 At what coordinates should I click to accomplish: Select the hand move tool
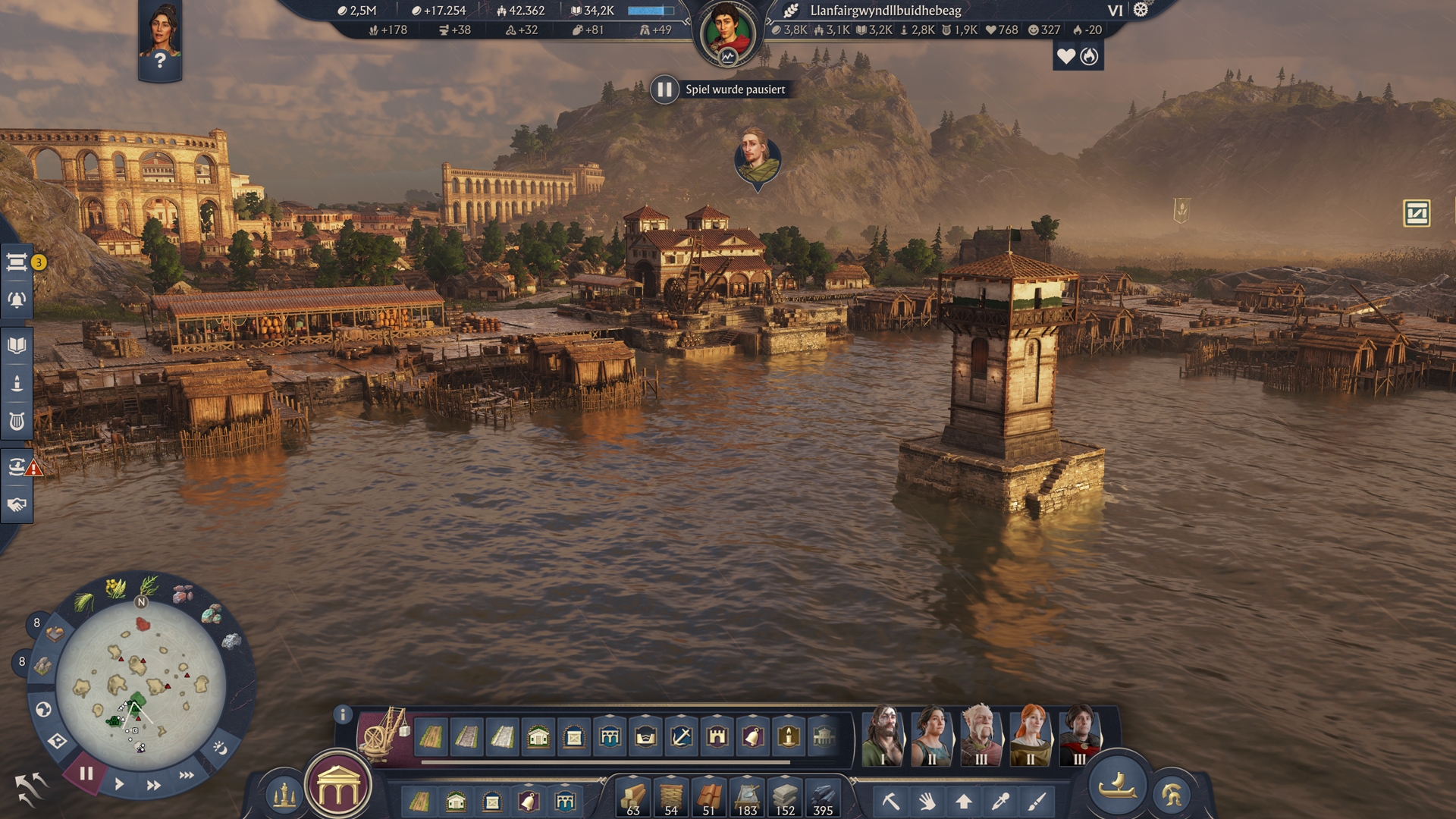pyautogui.click(x=927, y=801)
